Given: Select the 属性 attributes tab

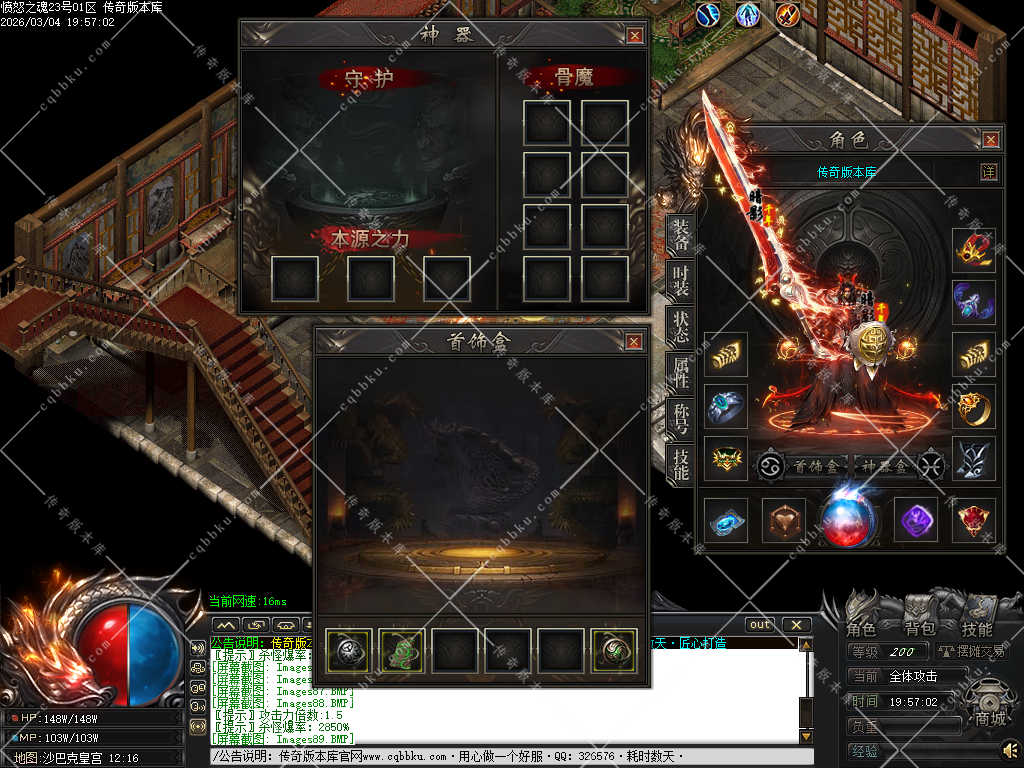Looking at the screenshot, I should click(680, 372).
